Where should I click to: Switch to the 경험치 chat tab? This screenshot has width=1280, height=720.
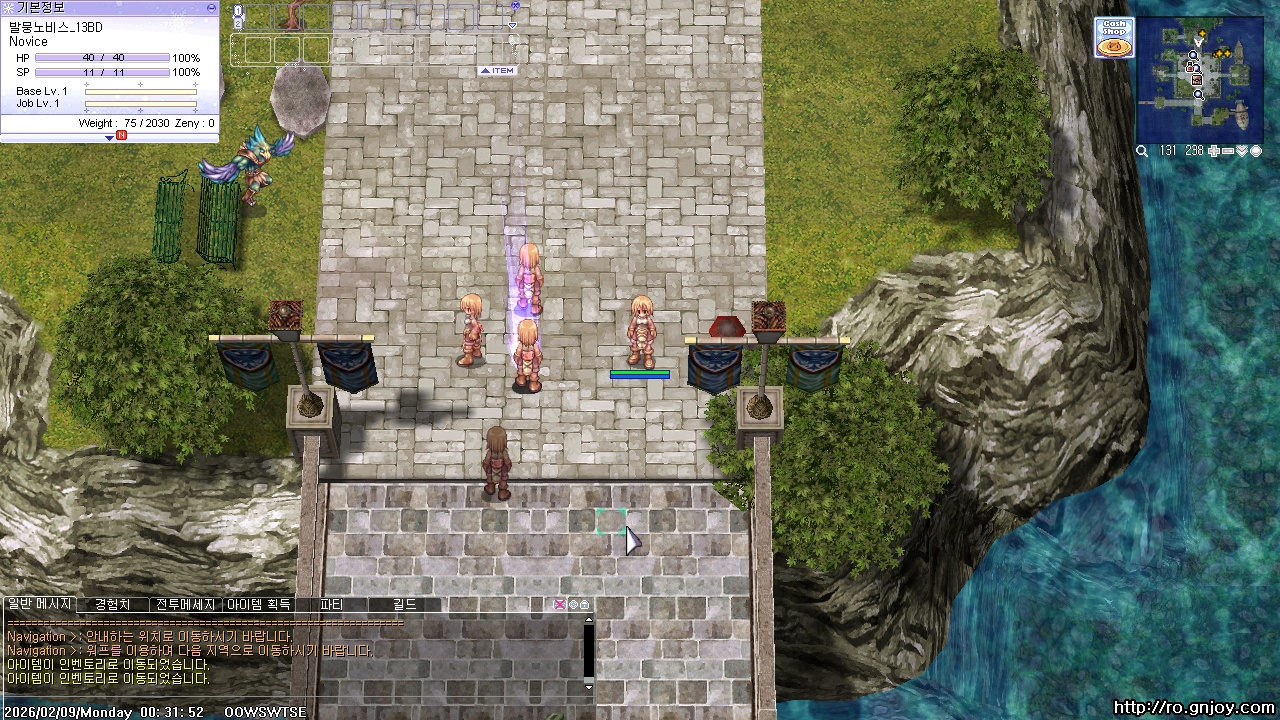(x=112, y=605)
